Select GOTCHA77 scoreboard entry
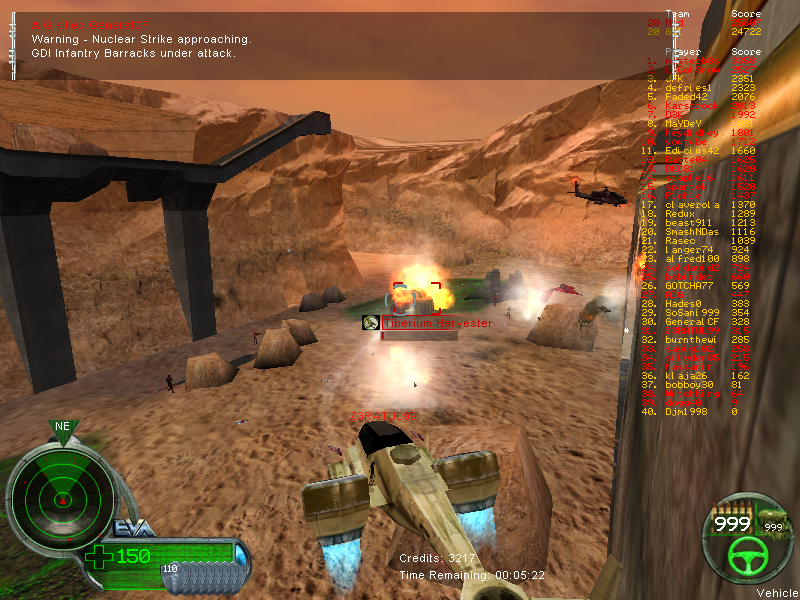The width and height of the screenshot is (800, 600). pyautogui.click(x=692, y=286)
